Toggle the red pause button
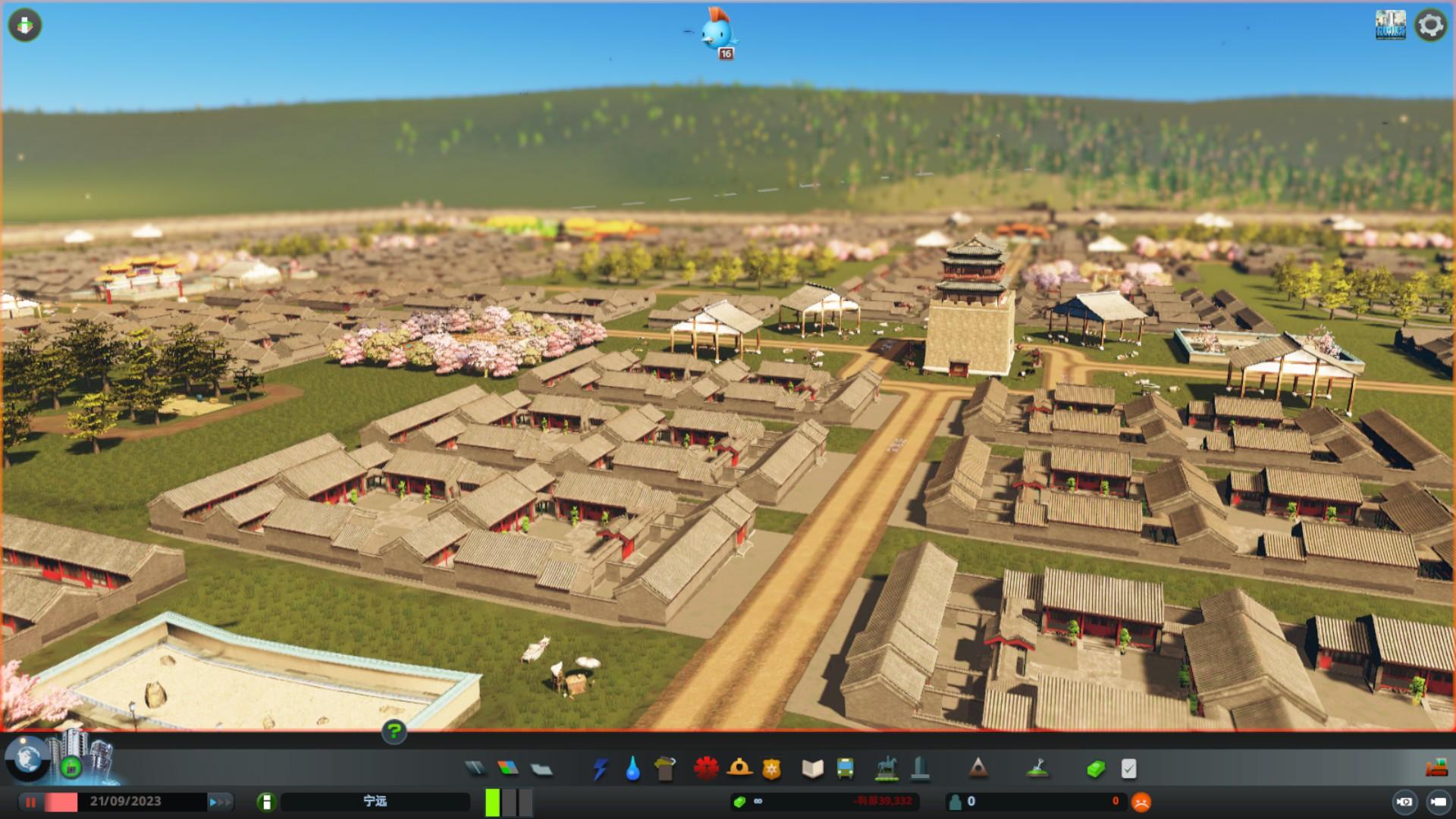Image resolution: width=1456 pixels, height=819 pixels. tap(31, 802)
